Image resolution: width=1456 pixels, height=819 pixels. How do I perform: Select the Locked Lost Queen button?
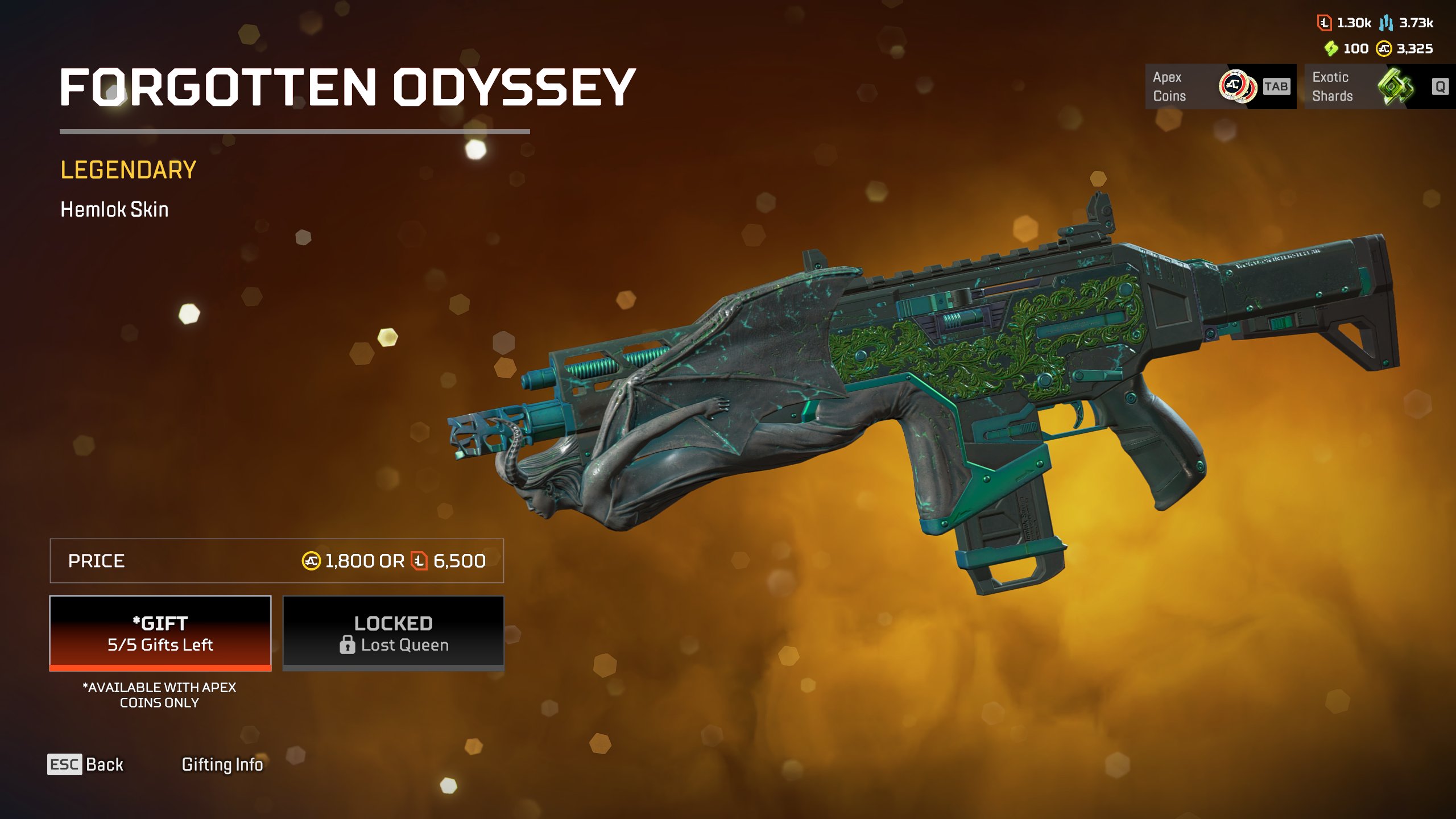[394, 633]
